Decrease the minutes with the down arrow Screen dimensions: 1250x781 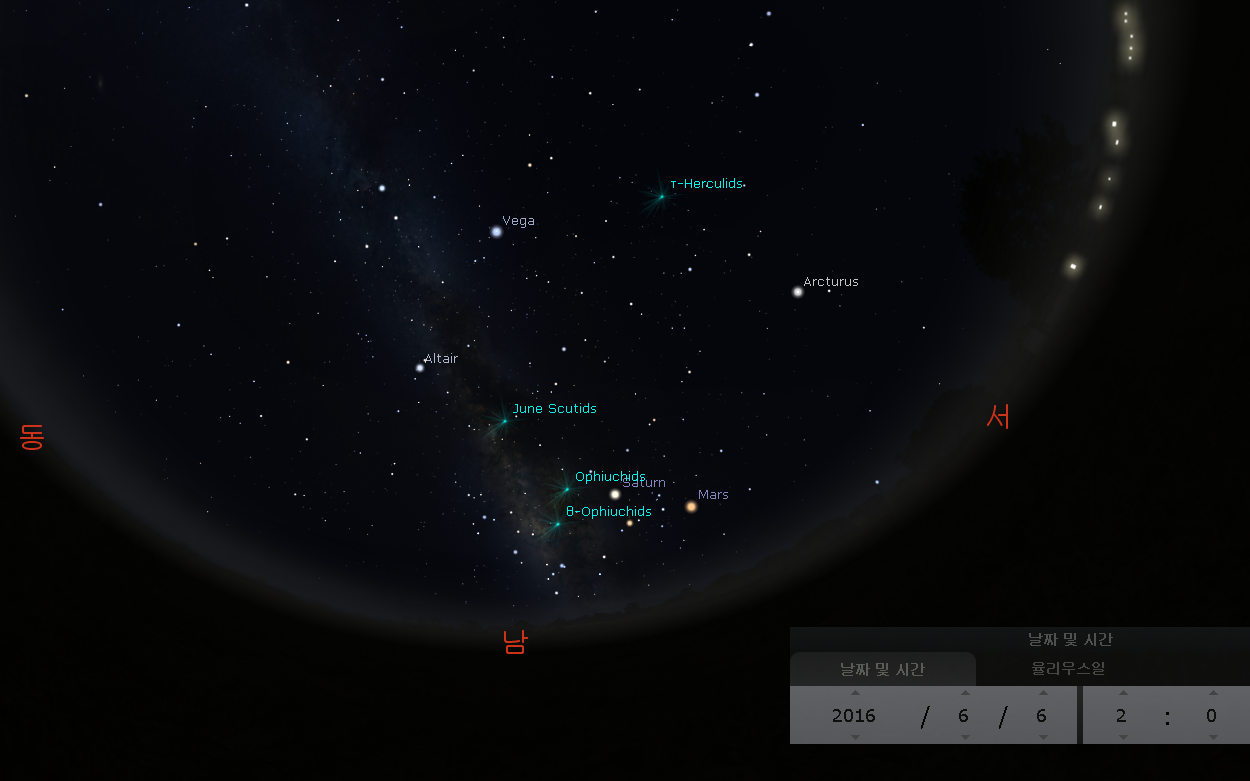[x=1212, y=737]
